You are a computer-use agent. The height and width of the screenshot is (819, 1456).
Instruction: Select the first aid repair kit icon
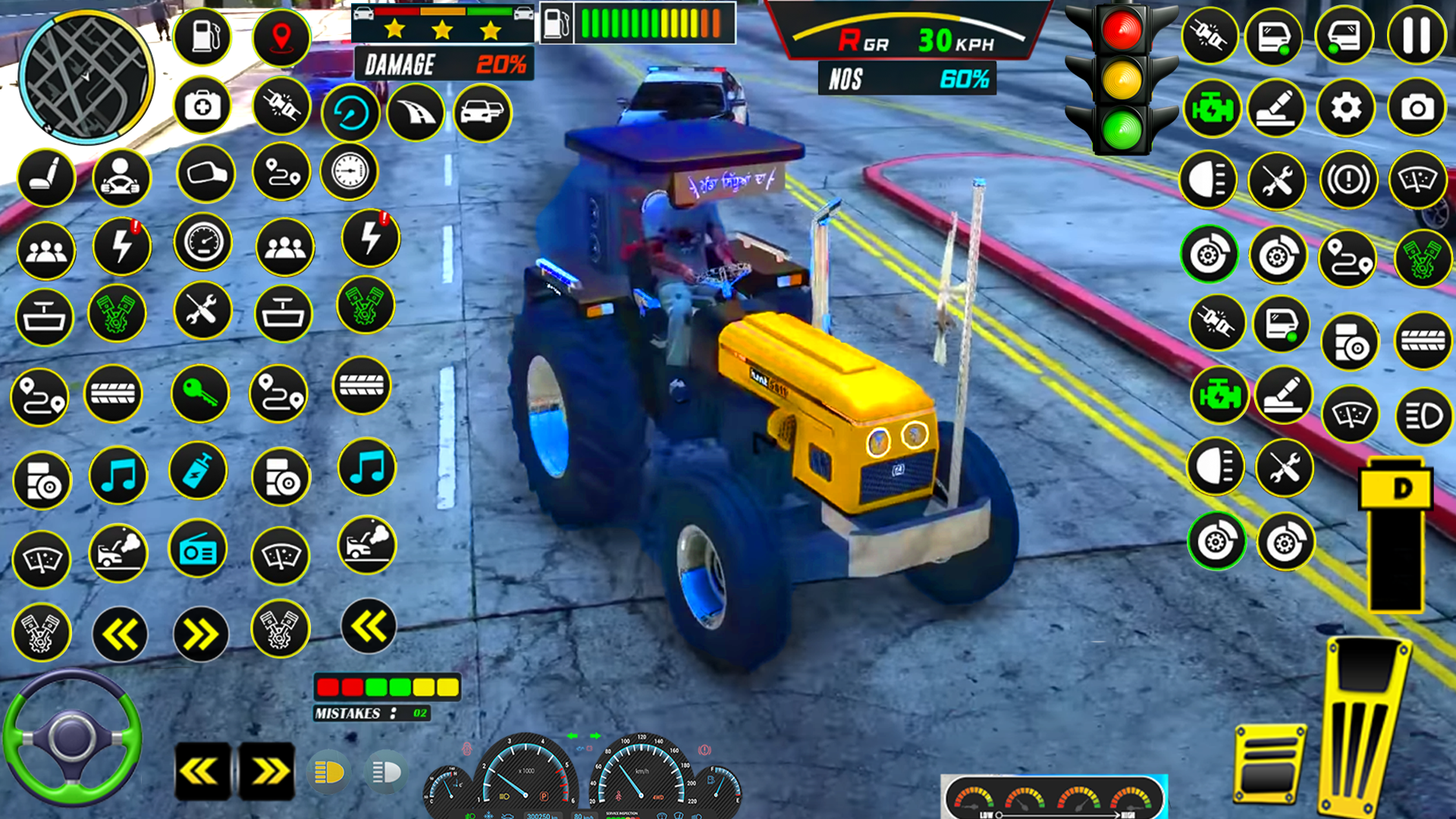[x=202, y=106]
